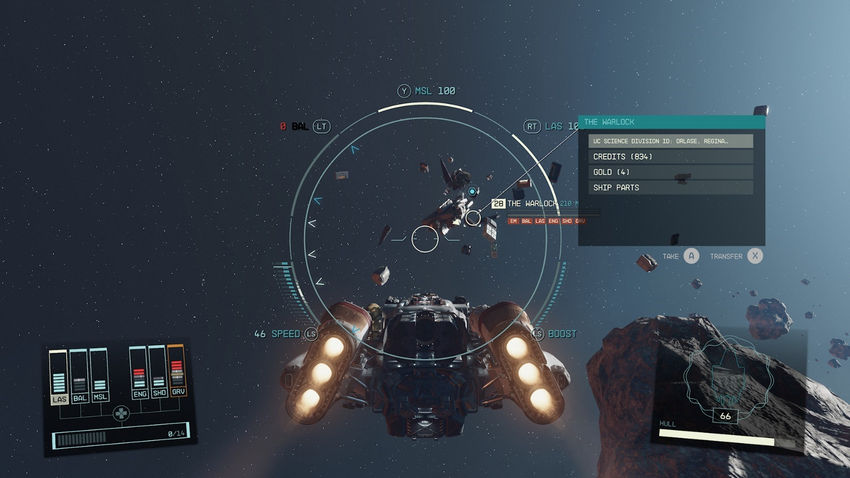The image size is (850, 478).
Task: Select the GRV grav drive power column
Action: (x=176, y=377)
